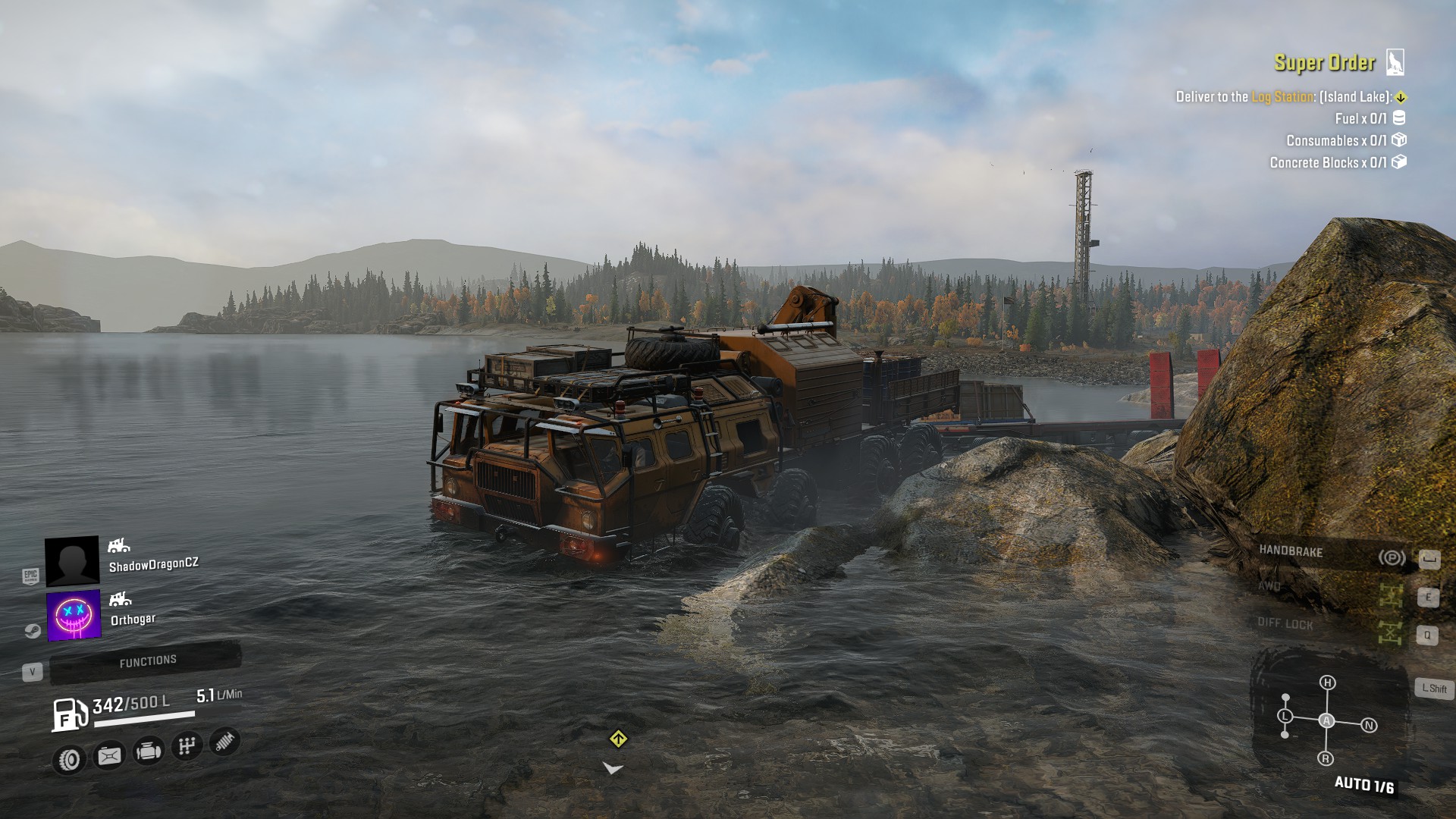Open the Functions menu
The width and height of the screenshot is (1456, 819).
coord(146,661)
